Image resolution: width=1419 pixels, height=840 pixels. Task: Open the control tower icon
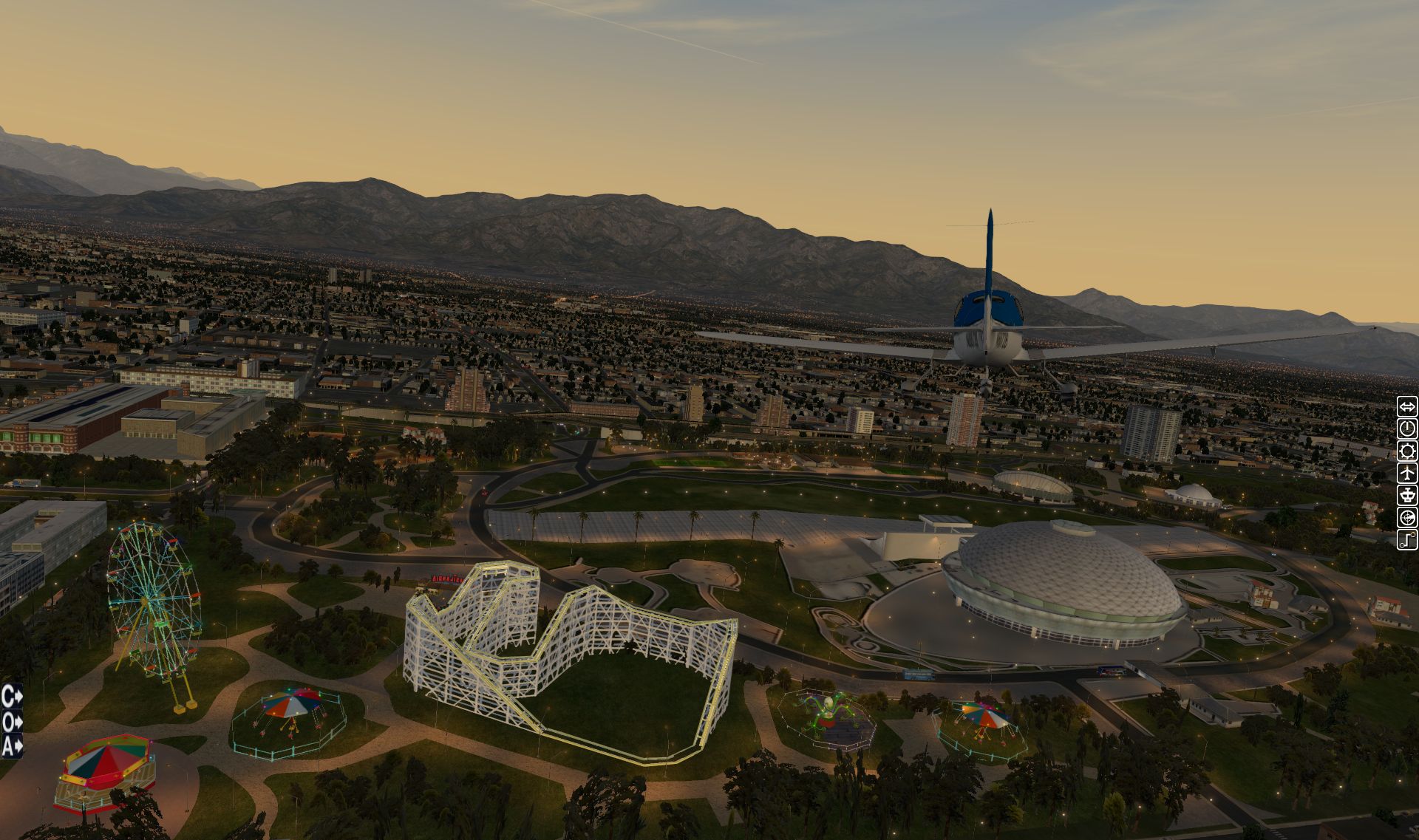tap(1406, 495)
